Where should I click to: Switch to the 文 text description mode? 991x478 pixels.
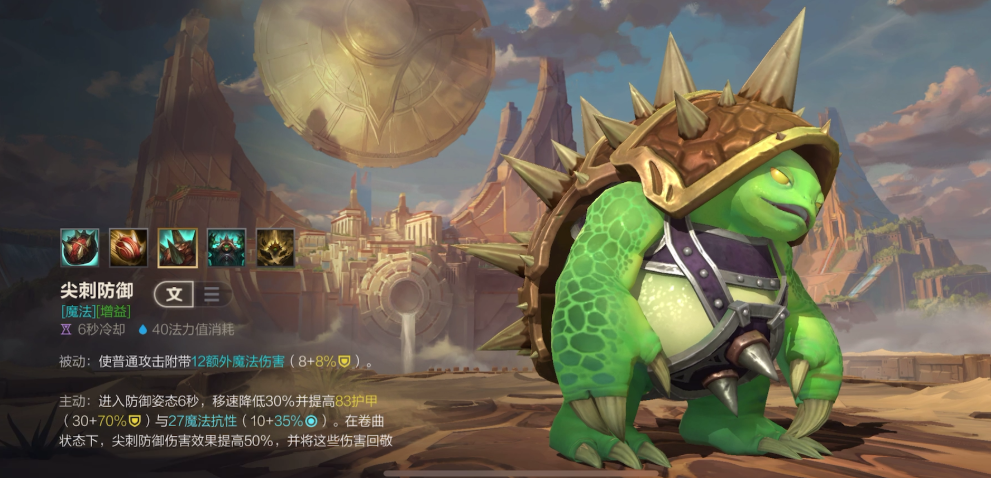pos(174,294)
